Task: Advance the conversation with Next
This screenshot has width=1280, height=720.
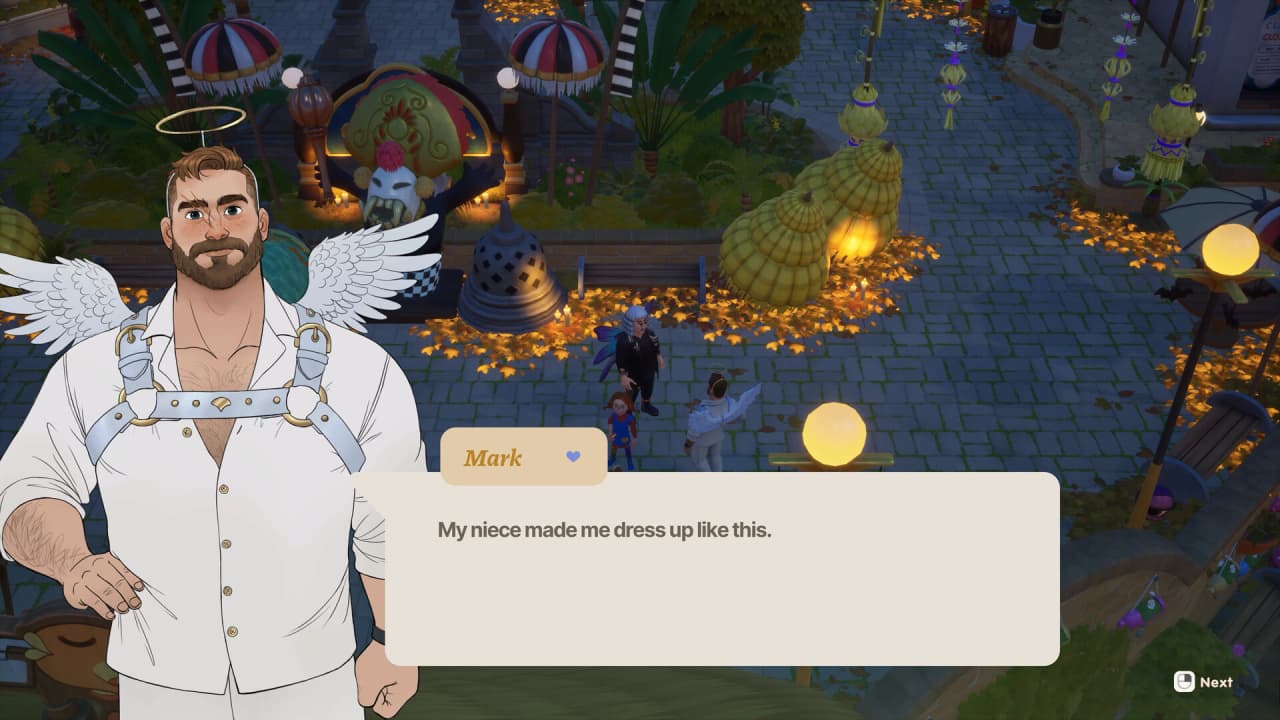Action: tap(1203, 682)
